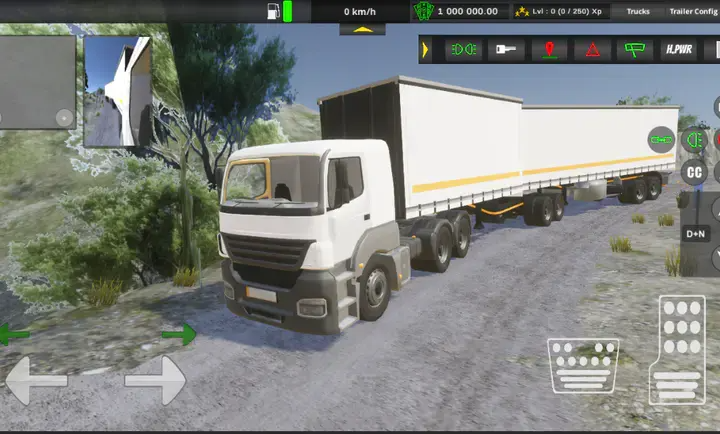
Task: Activate the green right turn signal
Action: click(178, 334)
